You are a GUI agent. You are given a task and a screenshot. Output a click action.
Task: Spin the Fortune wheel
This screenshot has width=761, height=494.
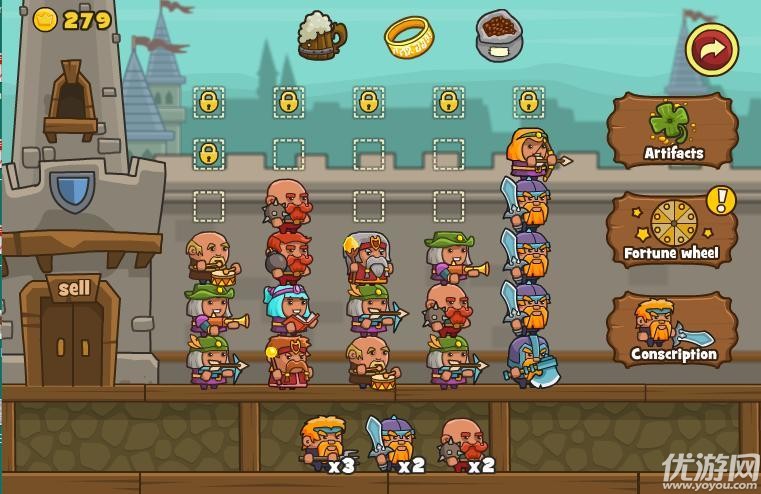[672, 230]
